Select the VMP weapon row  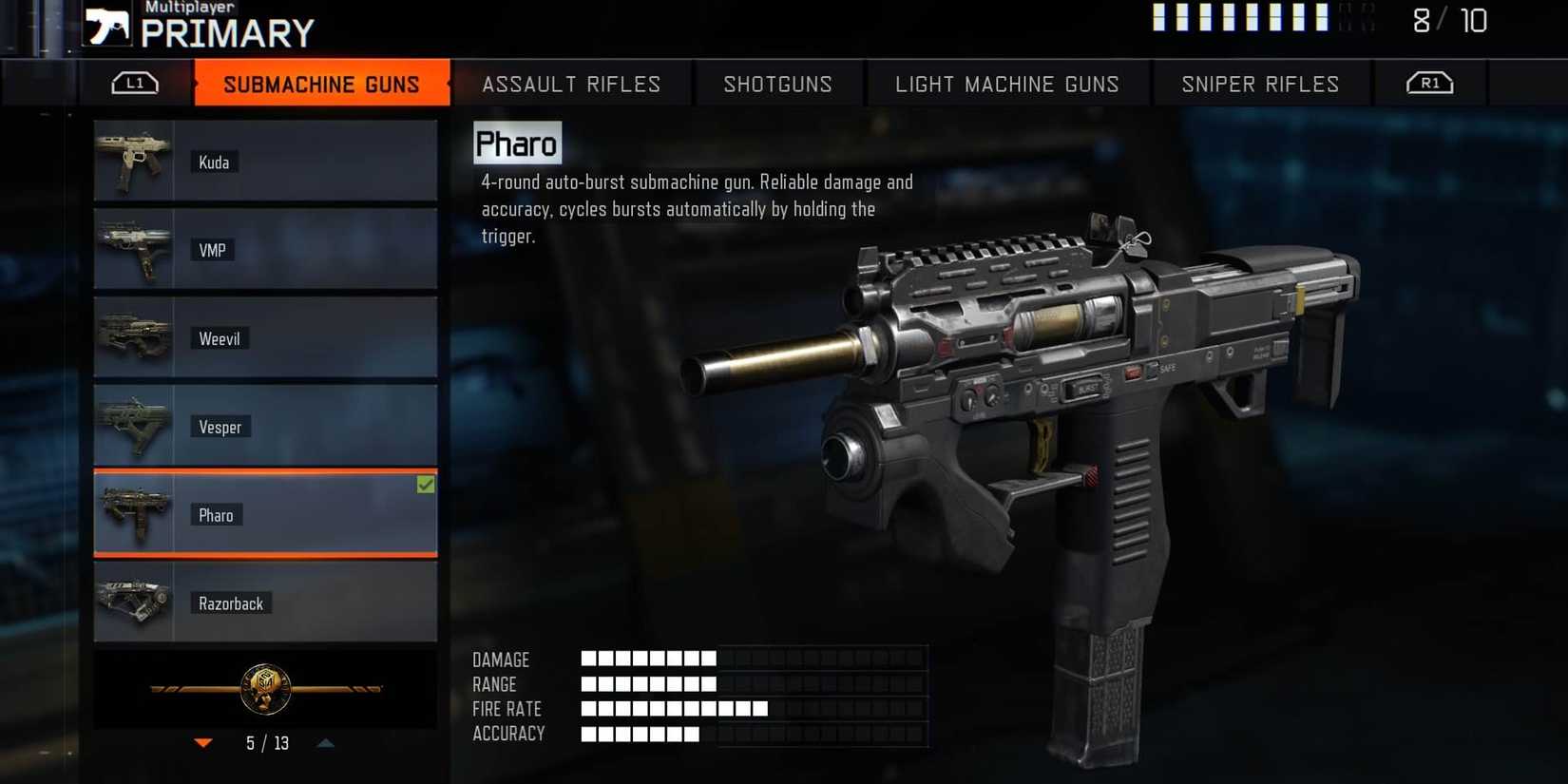(x=265, y=249)
